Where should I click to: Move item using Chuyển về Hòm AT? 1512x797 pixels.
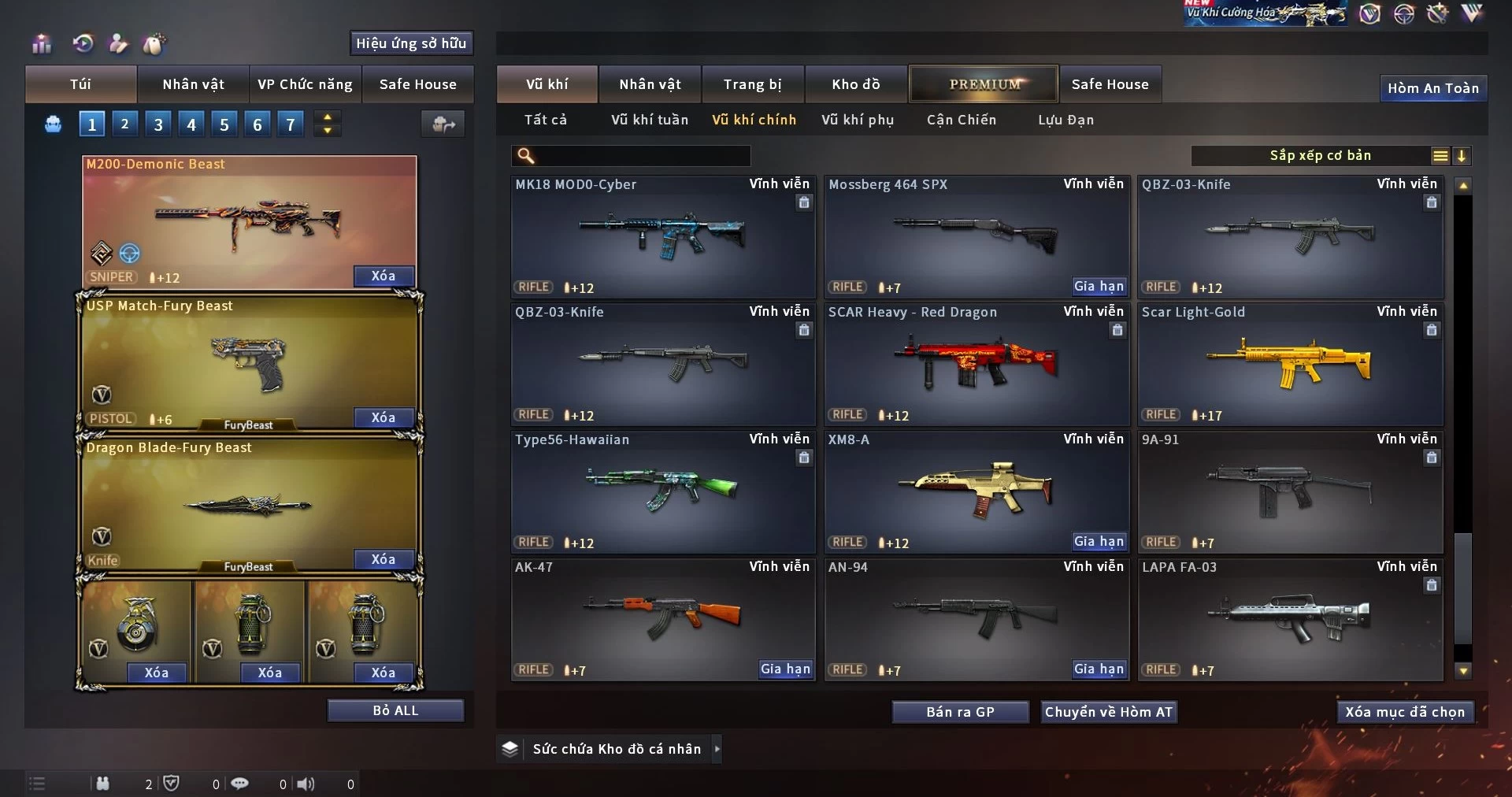pyautogui.click(x=1108, y=712)
